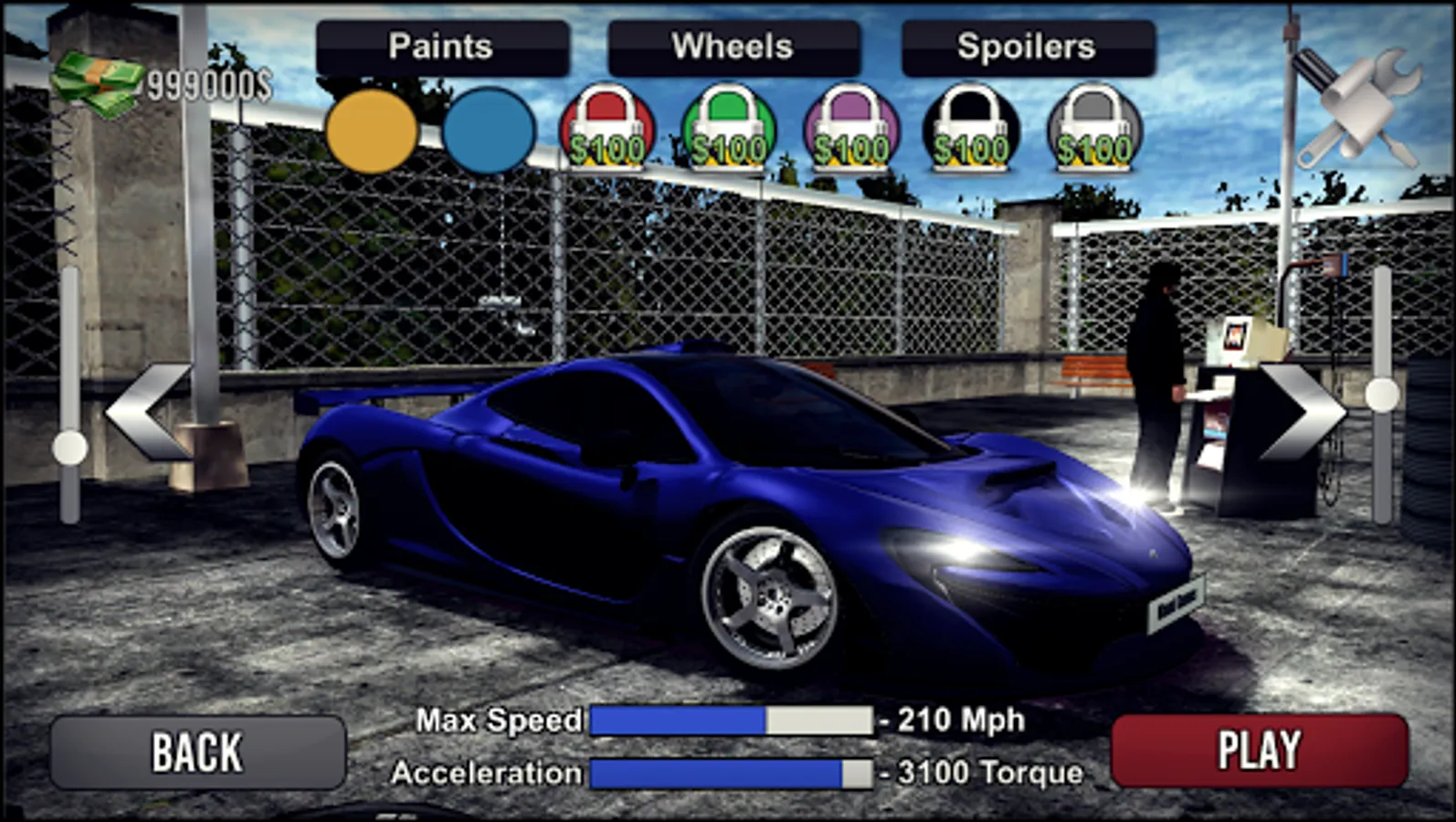Click the right arrow to view next car
This screenshot has width=1456, height=822.
[x=1301, y=413]
